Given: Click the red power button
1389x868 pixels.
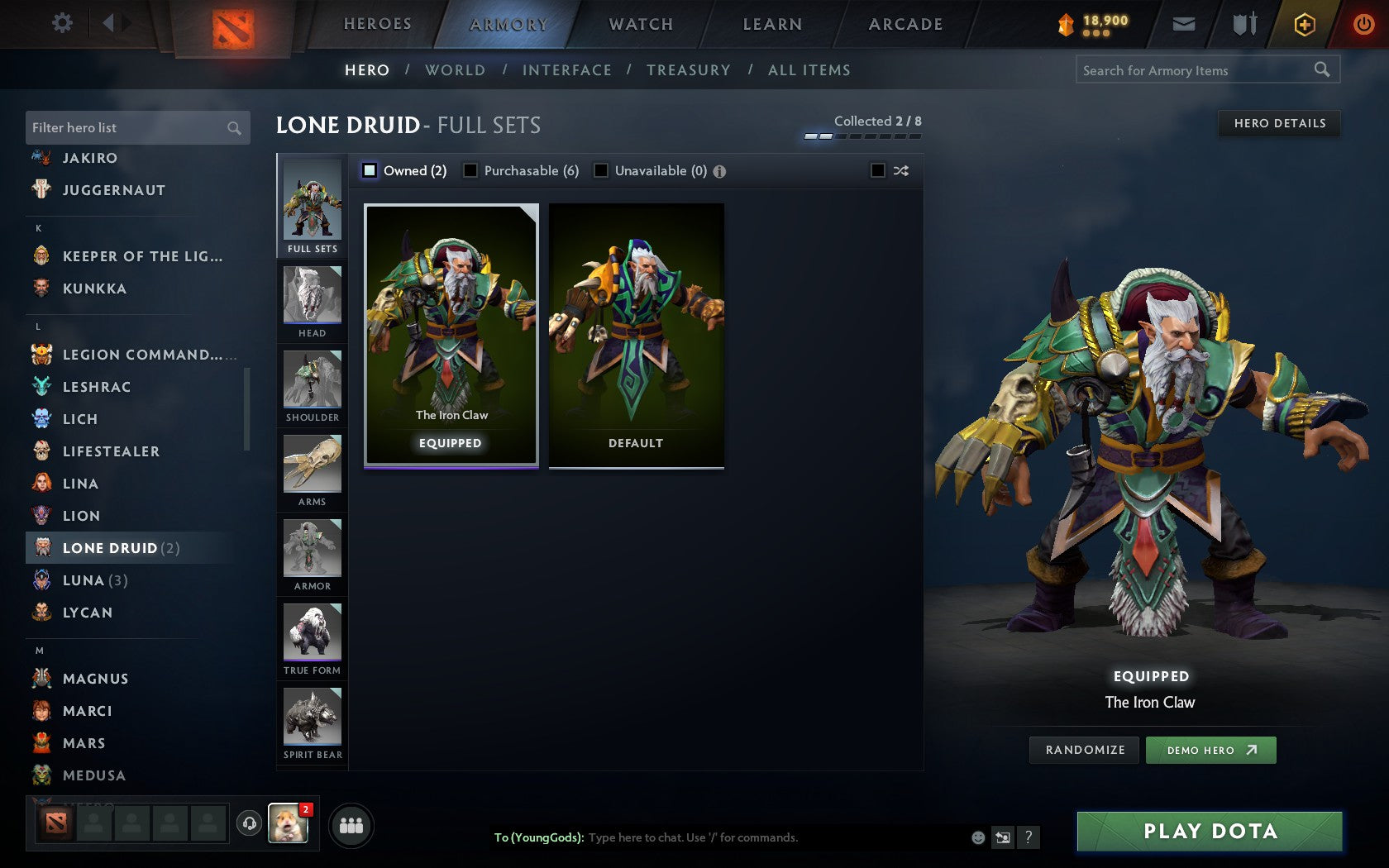Looking at the screenshot, I should coord(1363,24).
